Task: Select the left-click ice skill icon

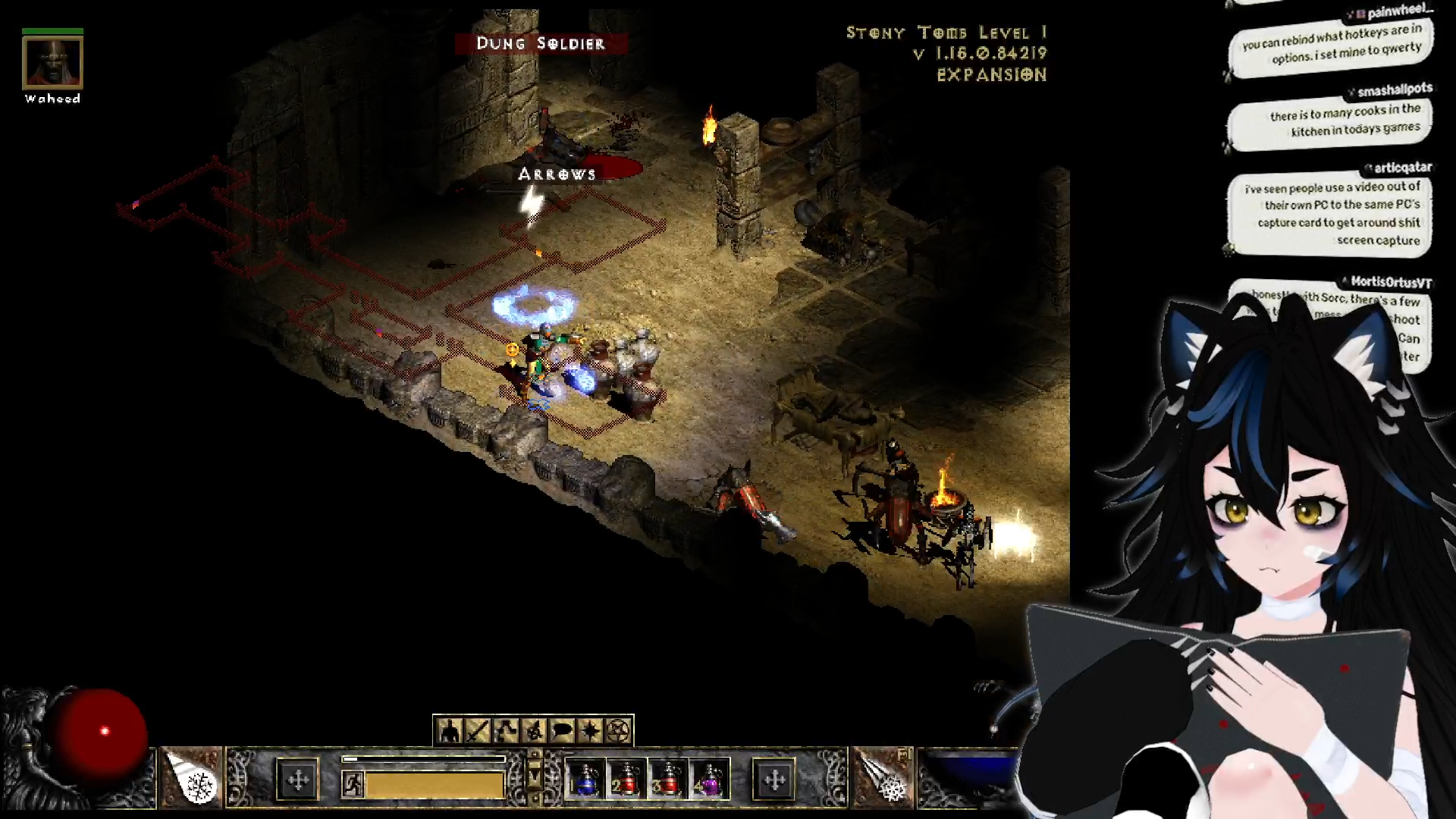Action: (190, 777)
